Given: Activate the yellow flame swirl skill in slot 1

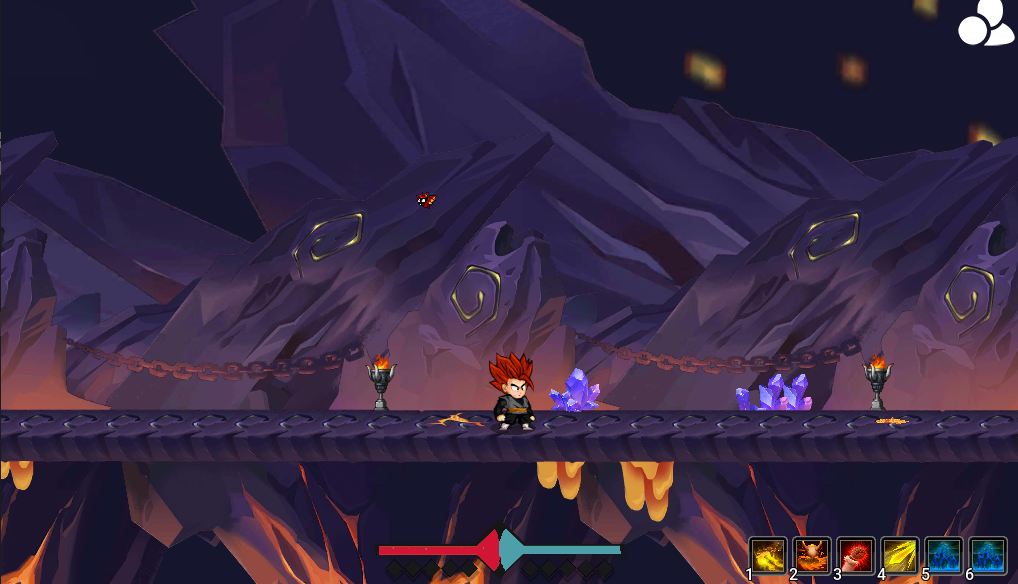Looking at the screenshot, I should coord(768,555).
